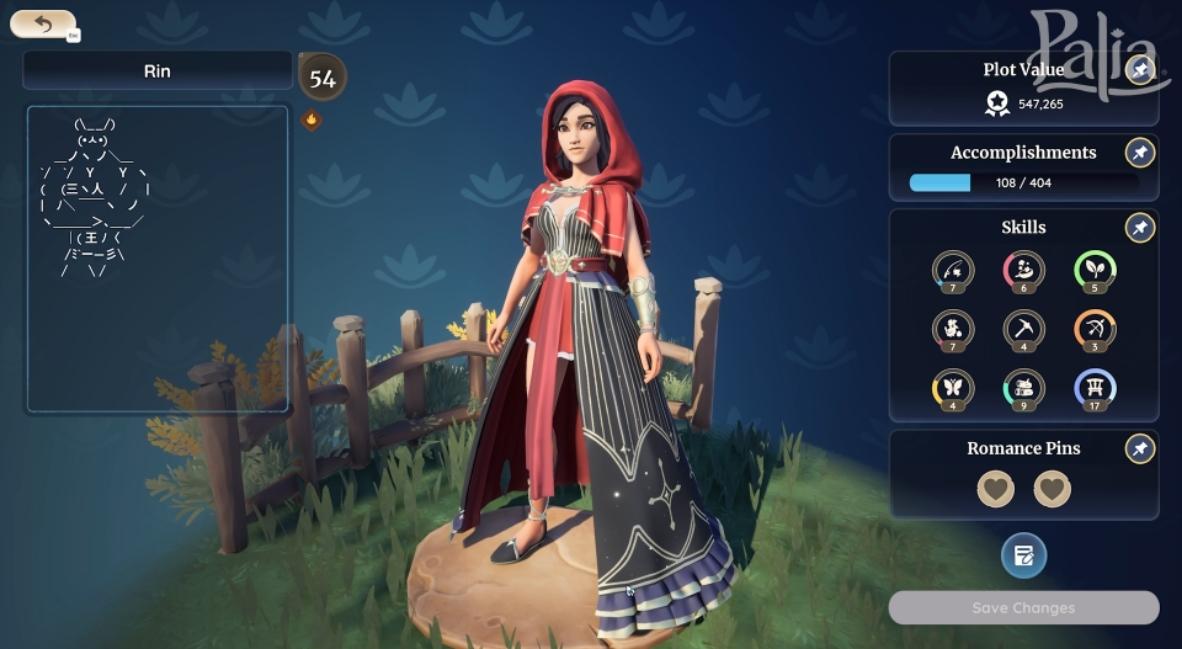
Task: Select the Bug Catching butterfly icon
Action: click(x=953, y=388)
